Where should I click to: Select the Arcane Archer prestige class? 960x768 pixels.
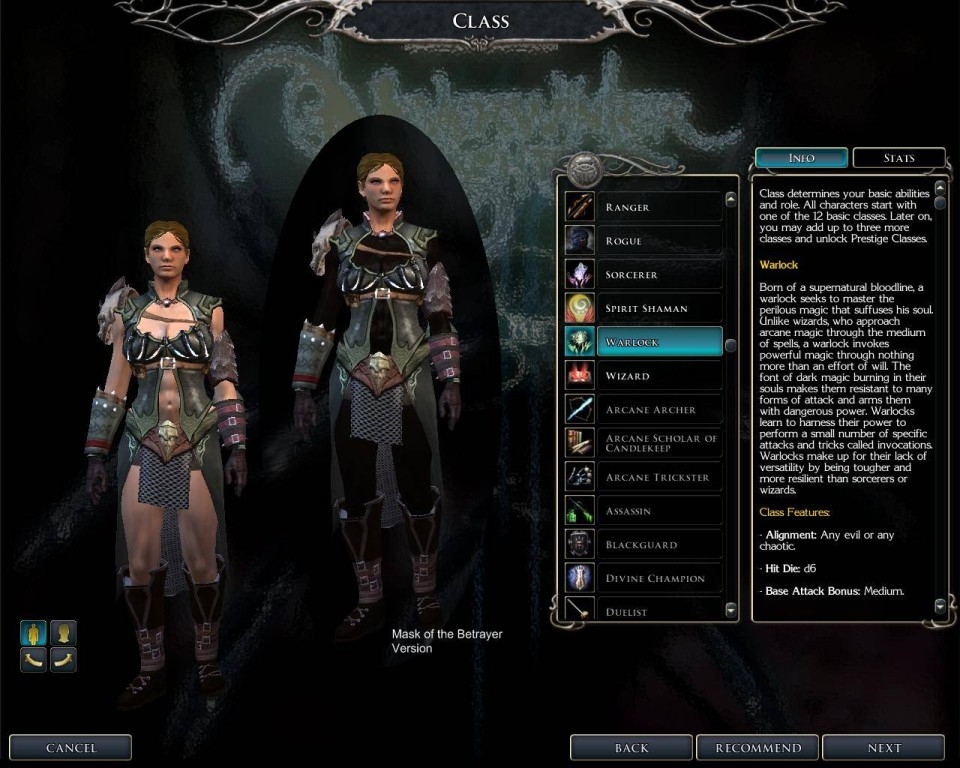coord(643,410)
